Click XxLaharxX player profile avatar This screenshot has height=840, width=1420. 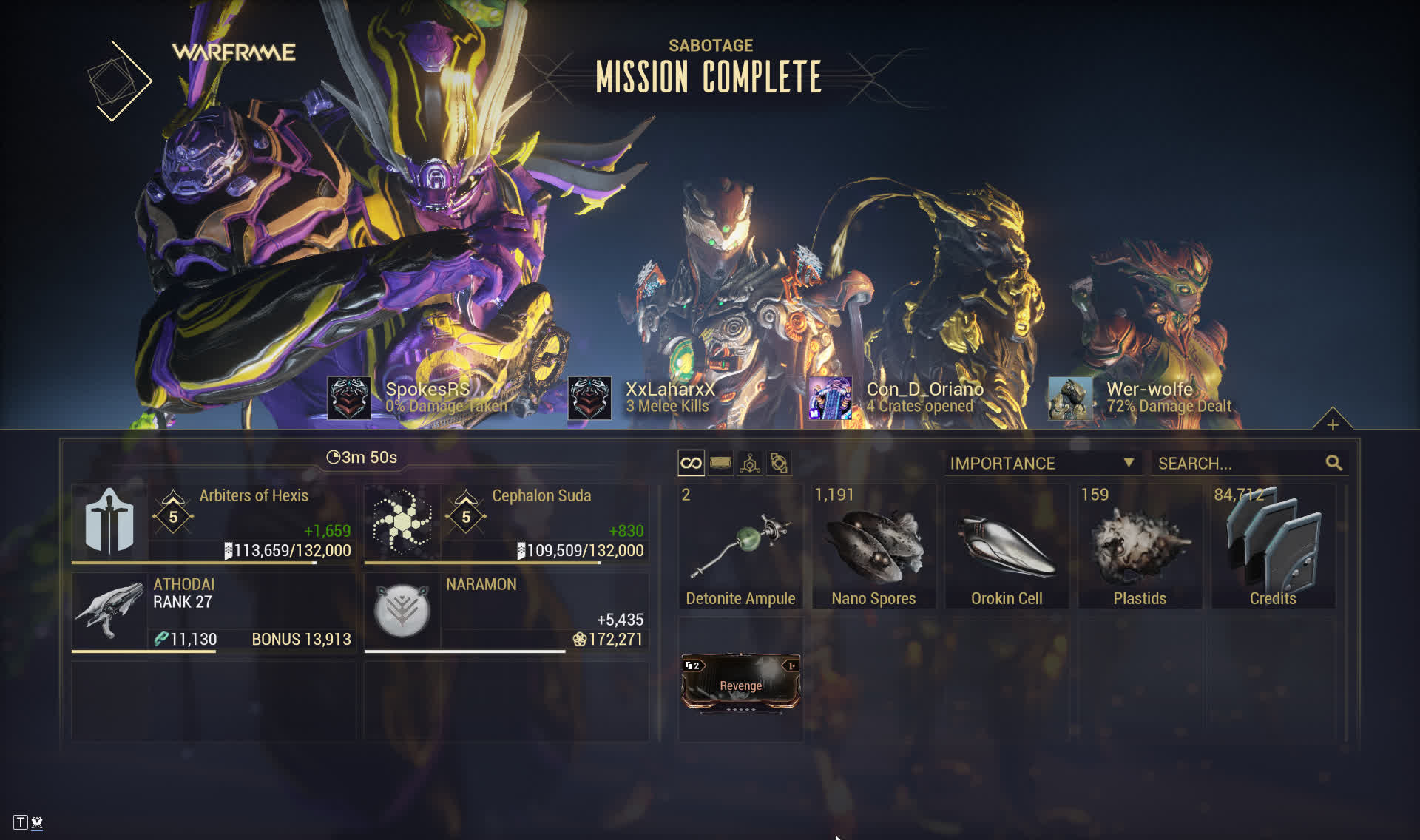(x=589, y=398)
